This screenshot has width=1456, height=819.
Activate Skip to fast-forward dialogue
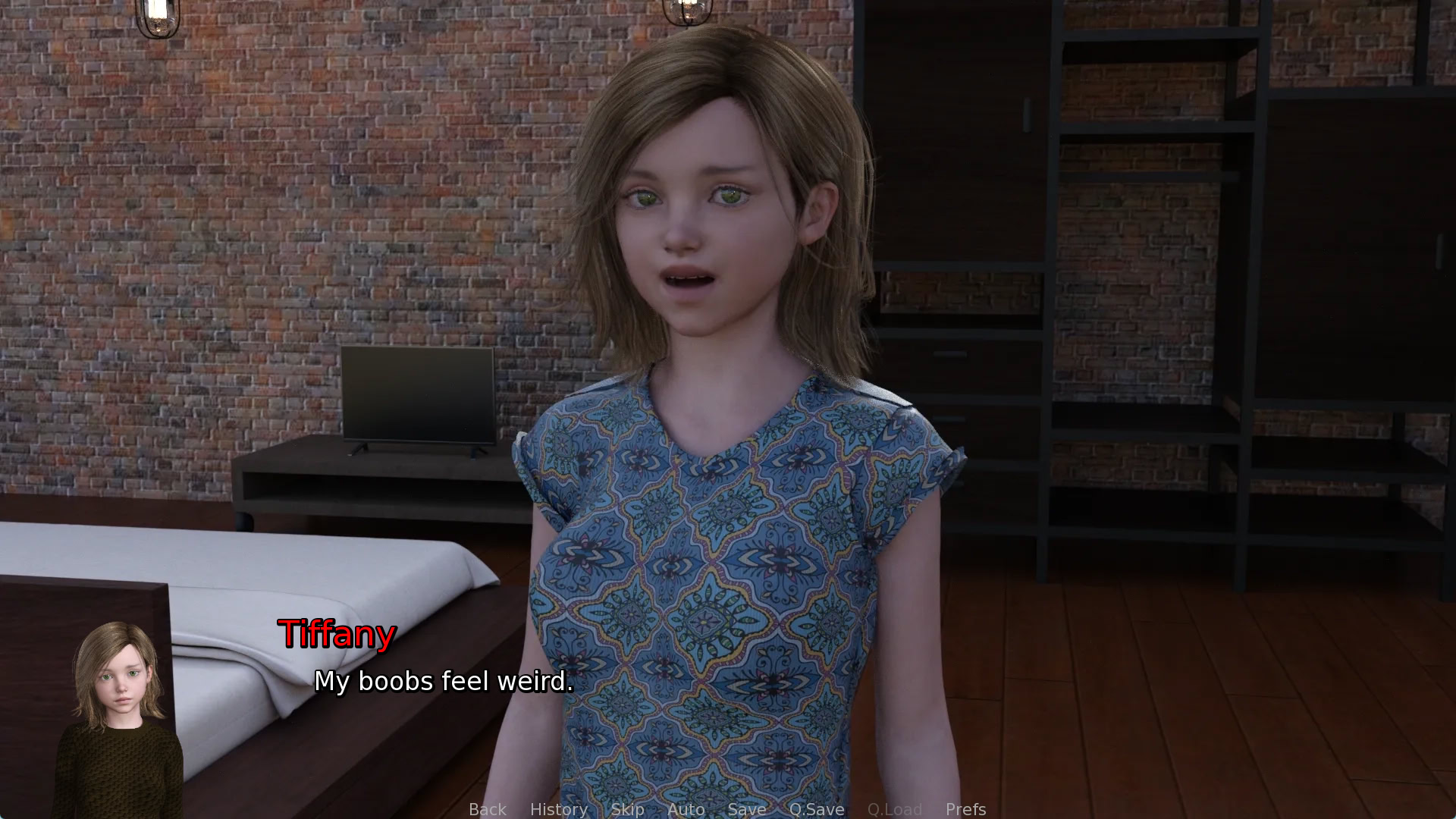pyautogui.click(x=627, y=809)
